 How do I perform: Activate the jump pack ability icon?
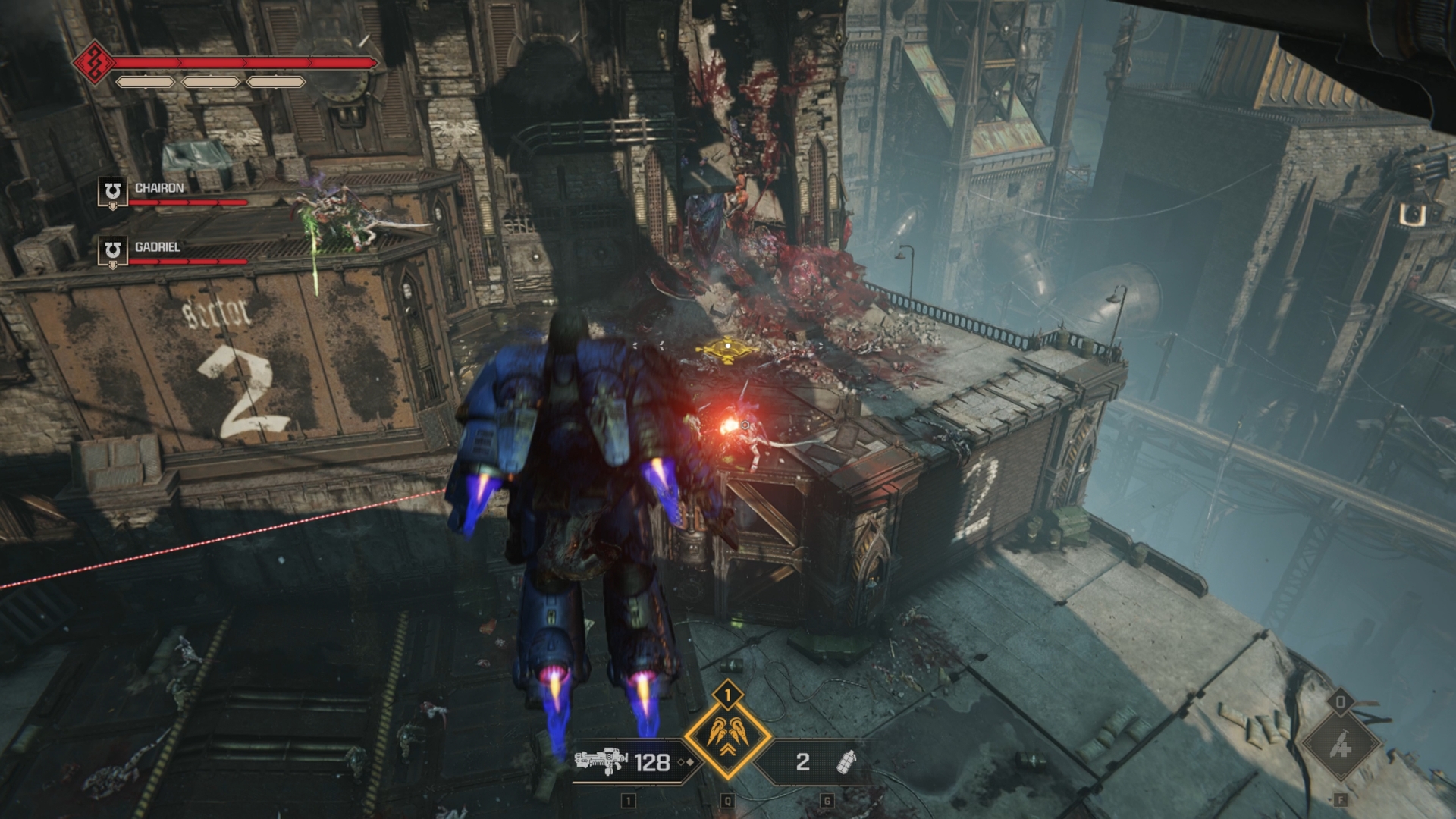click(727, 736)
